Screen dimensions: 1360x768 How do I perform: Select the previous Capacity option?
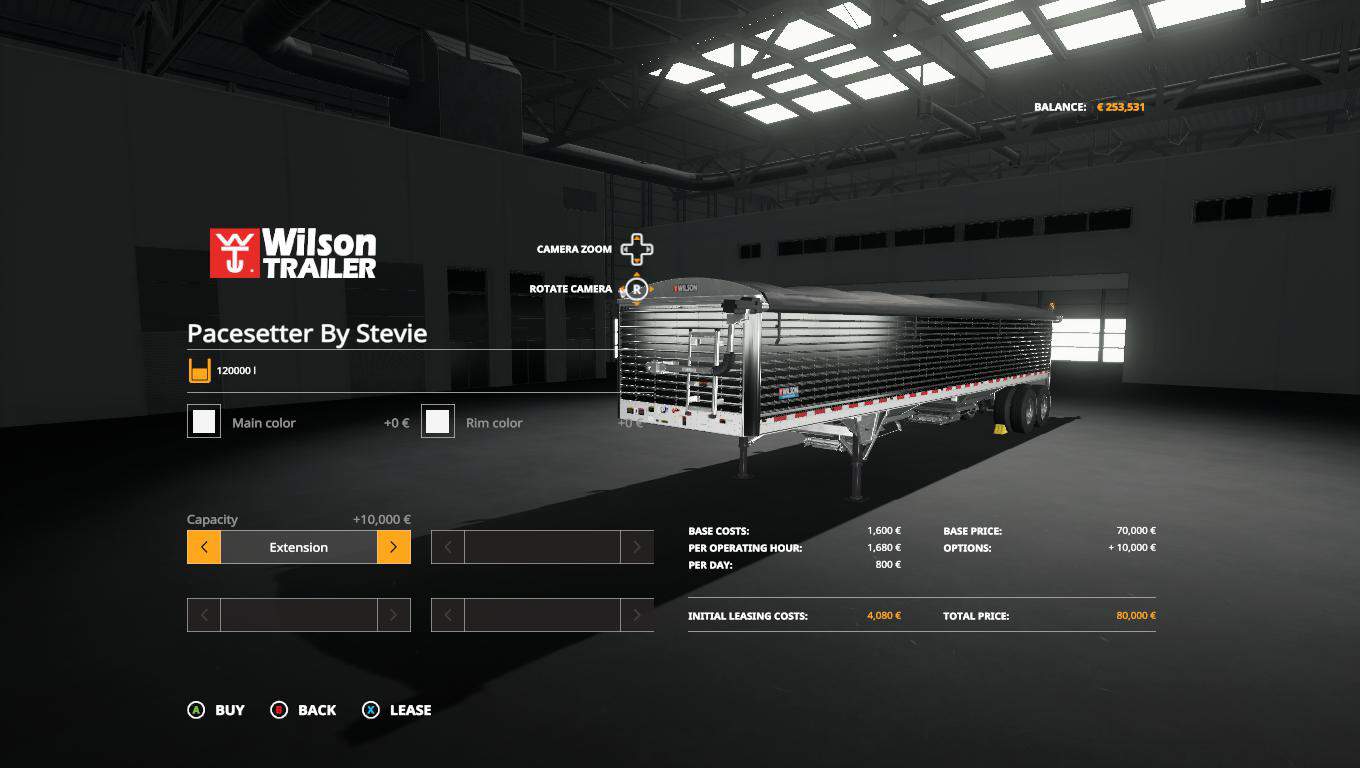204,547
